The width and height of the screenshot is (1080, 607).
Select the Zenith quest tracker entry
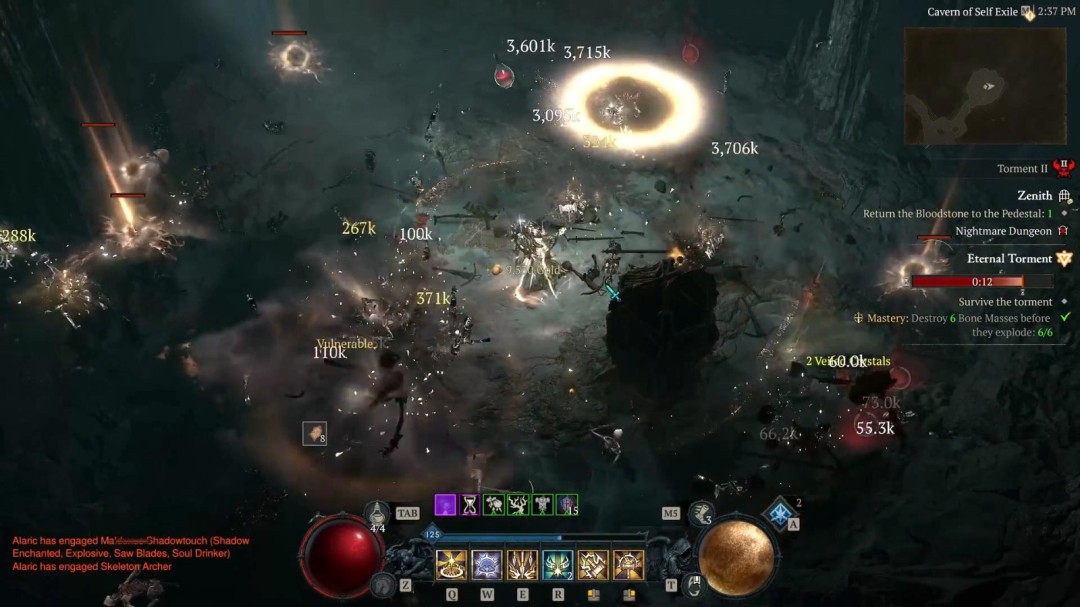click(1035, 196)
